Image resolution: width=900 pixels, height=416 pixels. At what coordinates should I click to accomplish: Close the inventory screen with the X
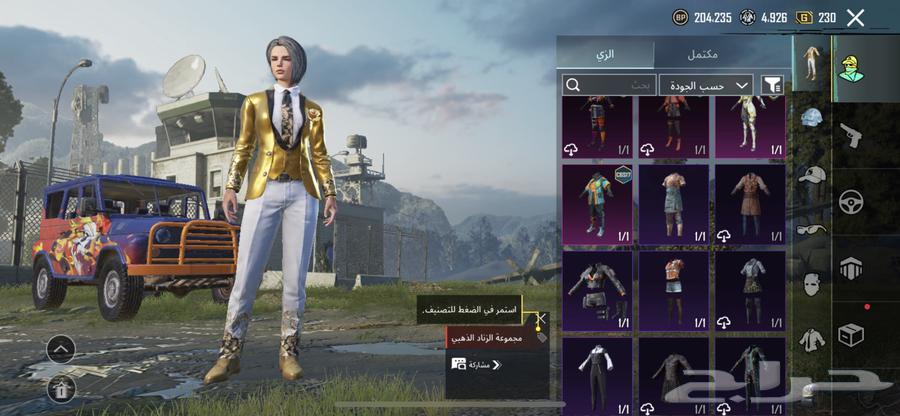(x=855, y=17)
